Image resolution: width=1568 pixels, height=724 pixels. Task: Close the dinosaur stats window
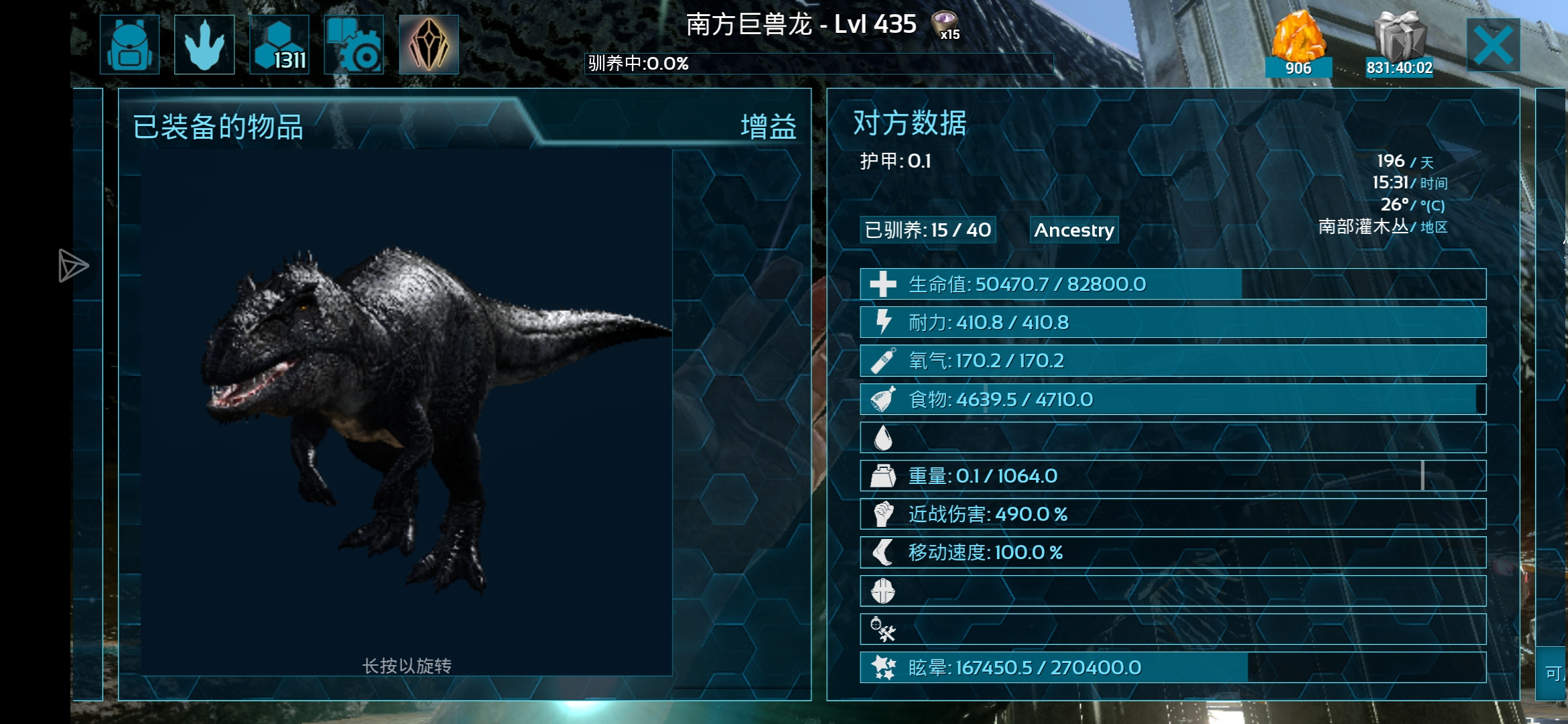[1493, 45]
